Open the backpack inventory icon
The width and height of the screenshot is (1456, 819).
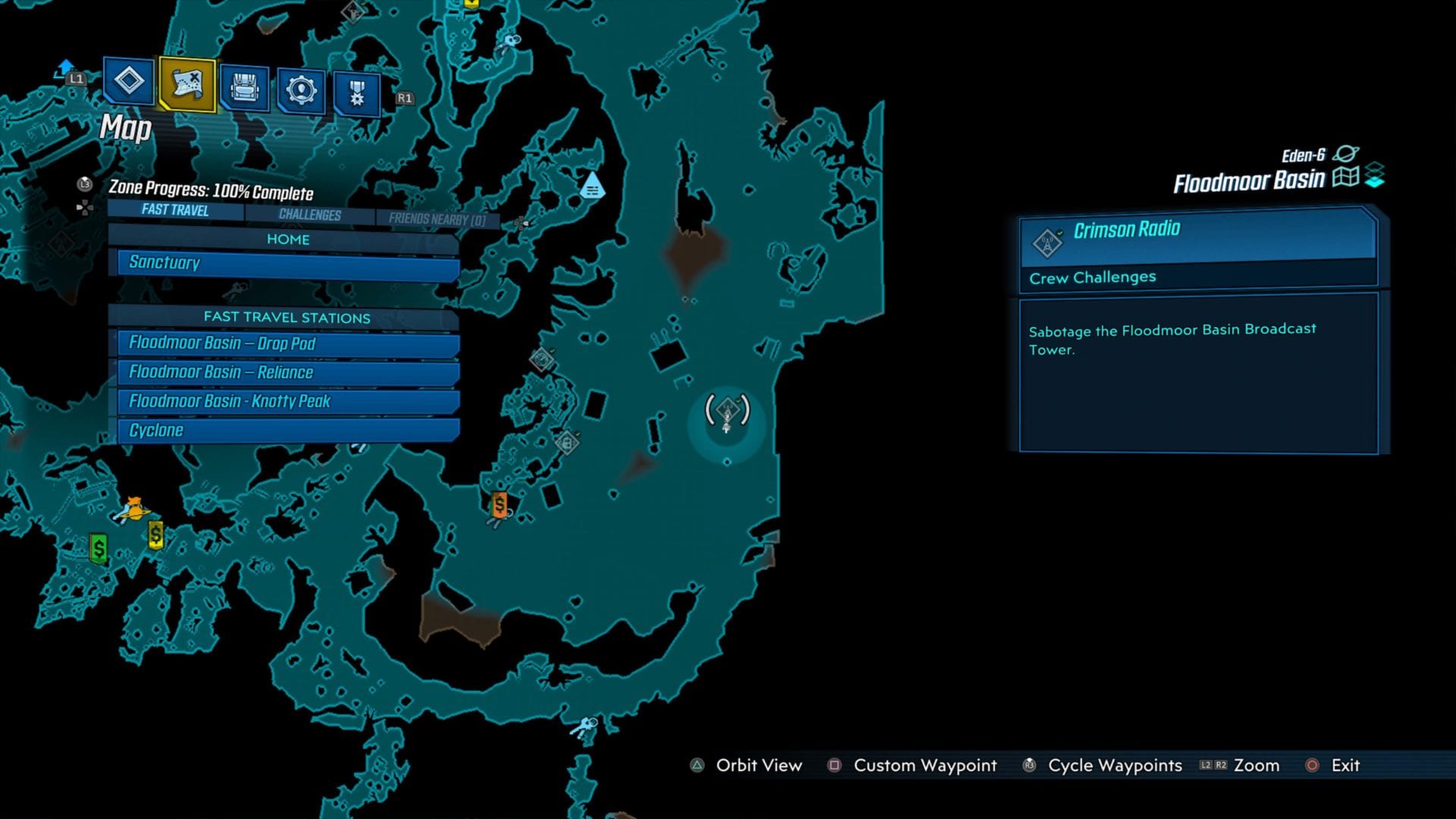246,86
